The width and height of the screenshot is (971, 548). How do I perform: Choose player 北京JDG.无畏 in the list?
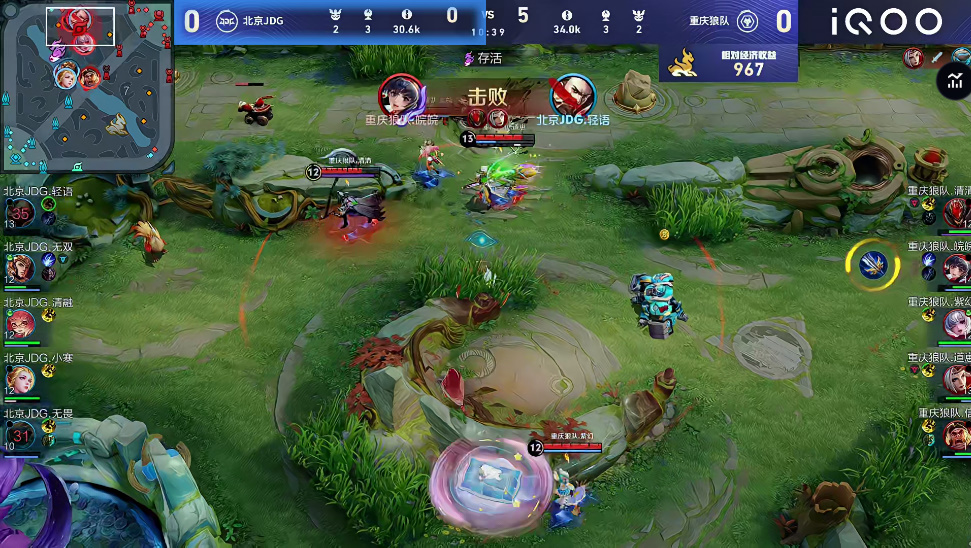click(x=21, y=434)
